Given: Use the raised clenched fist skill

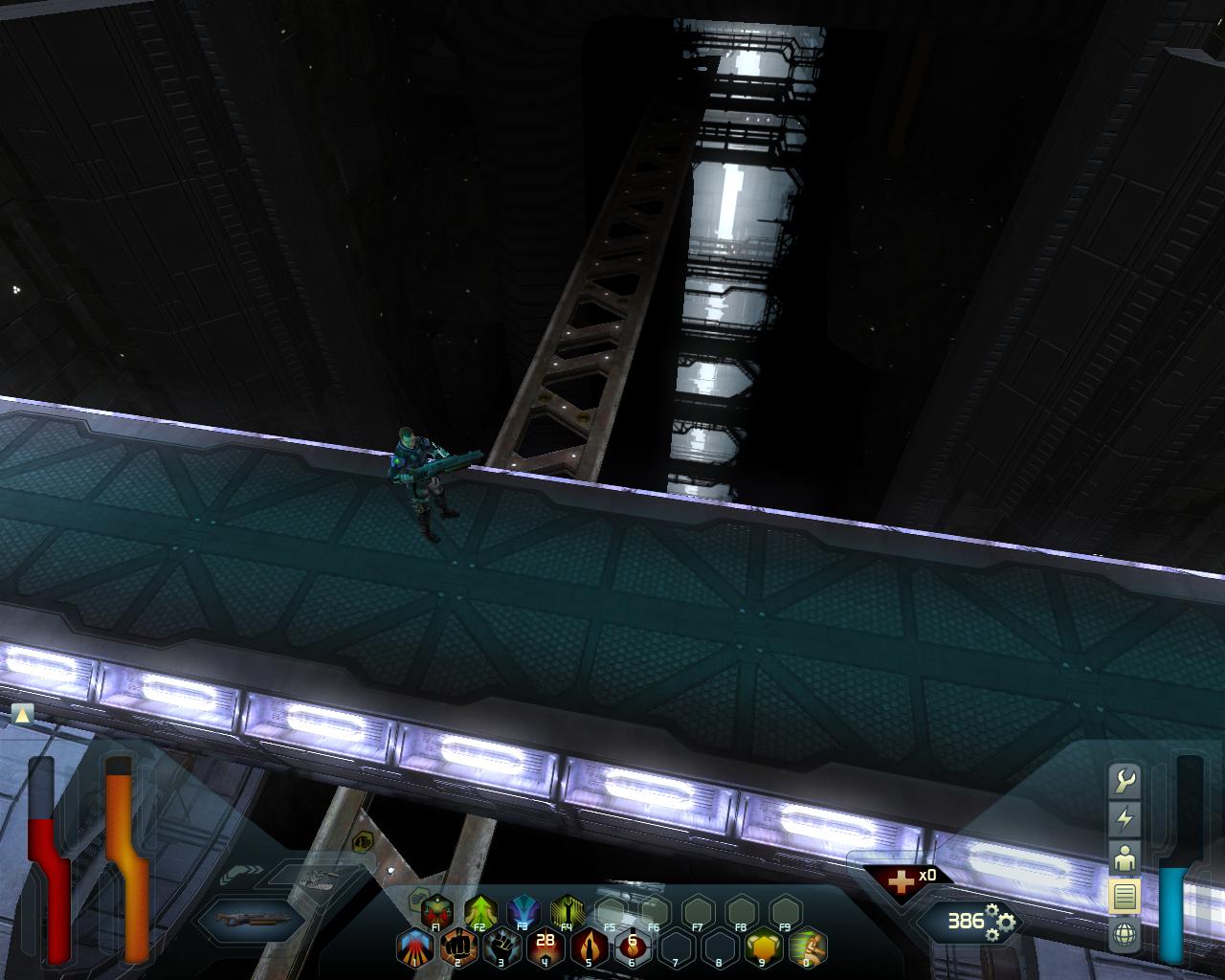Looking at the screenshot, I should coord(501,947).
